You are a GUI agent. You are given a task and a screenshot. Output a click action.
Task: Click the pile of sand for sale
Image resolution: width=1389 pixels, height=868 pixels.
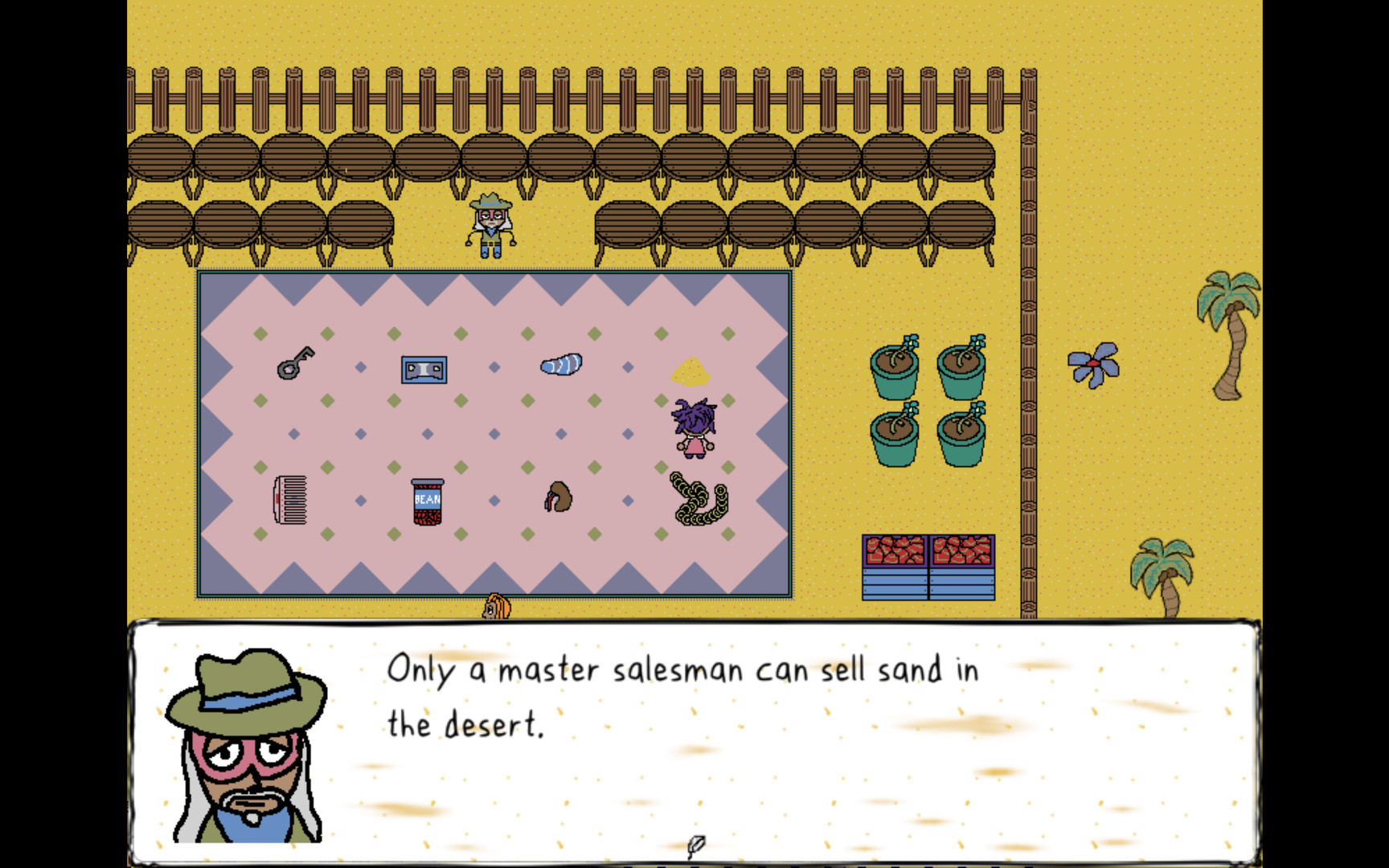[690, 371]
